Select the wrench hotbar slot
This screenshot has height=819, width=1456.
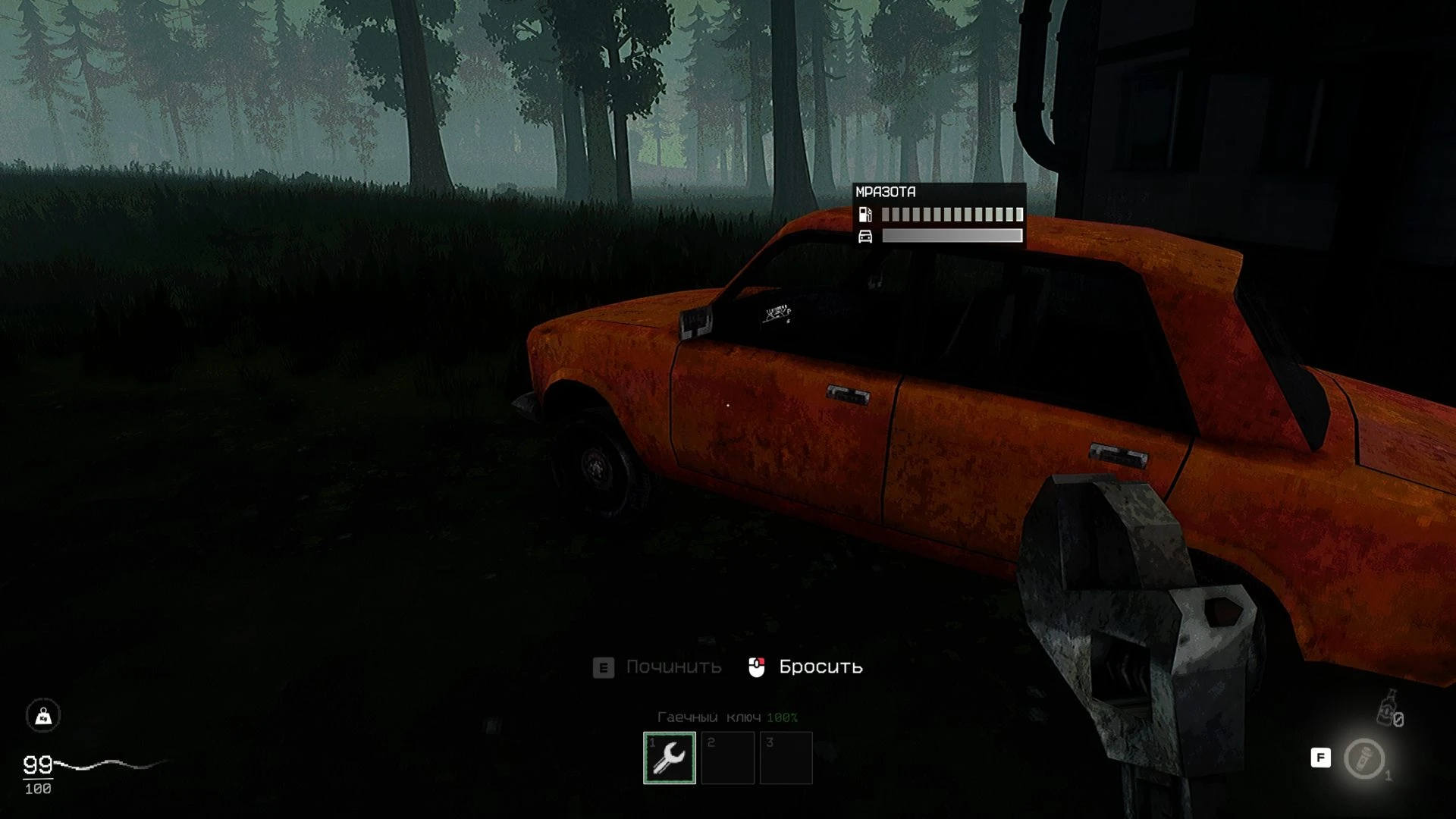pyautogui.click(x=669, y=758)
